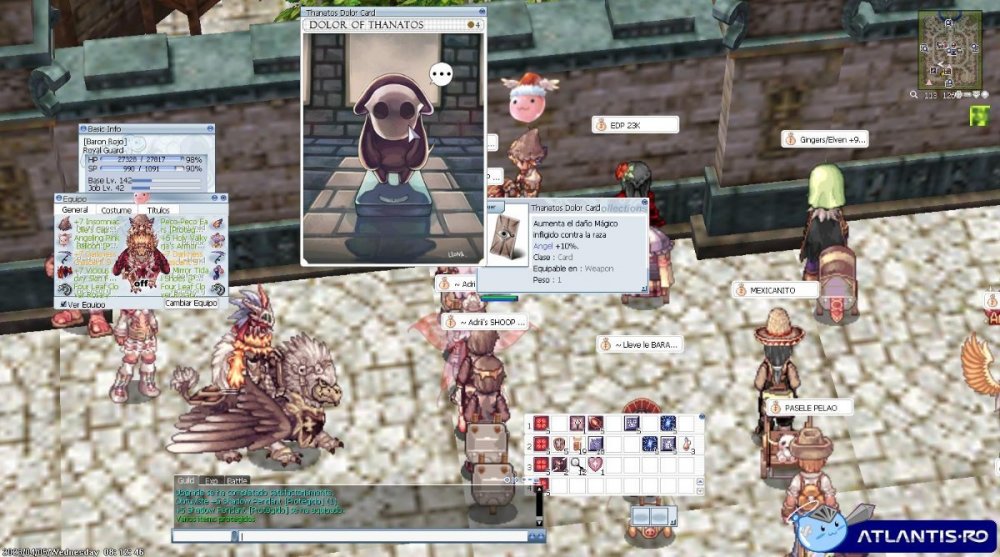This screenshot has height=557, width=1000.
Task: Minimize the Basic Info window
Action: tap(208, 129)
